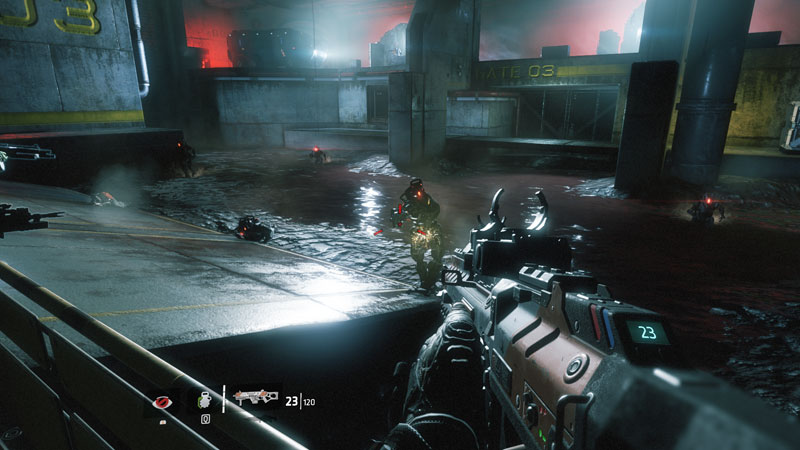Image resolution: width=800 pixels, height=450 pixels.
Task: Select the red eye ability icon
Action: point(163,402)
